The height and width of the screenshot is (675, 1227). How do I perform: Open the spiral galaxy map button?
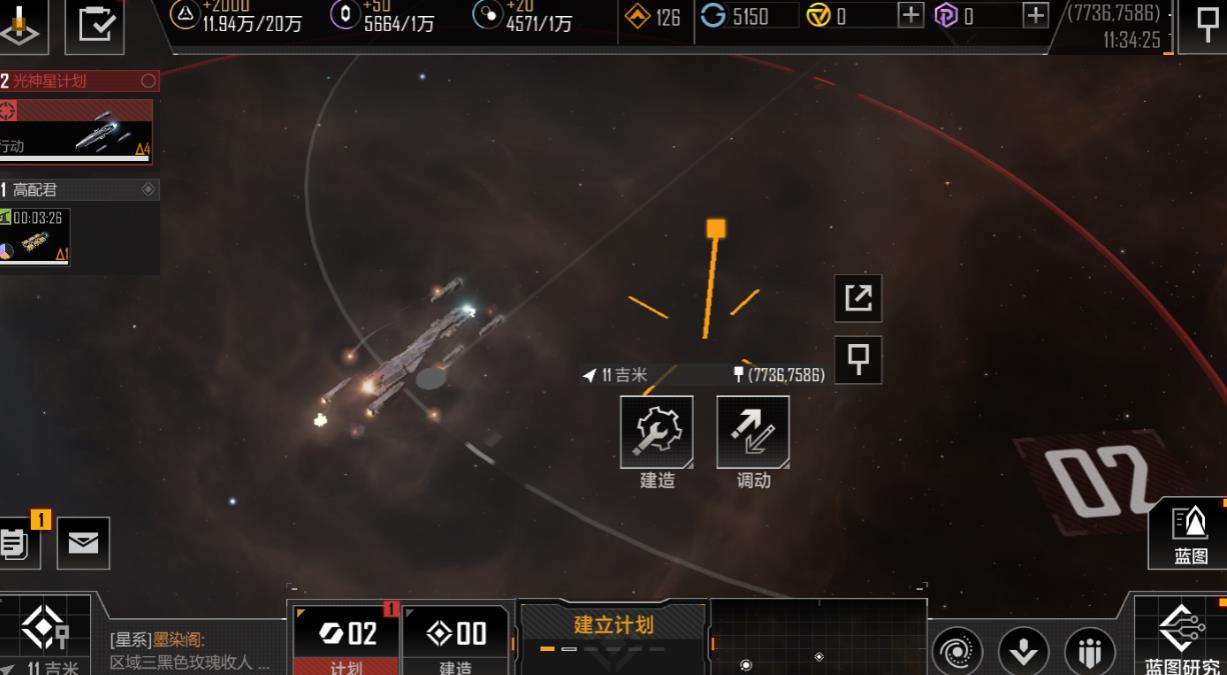(x=956, y=652)
